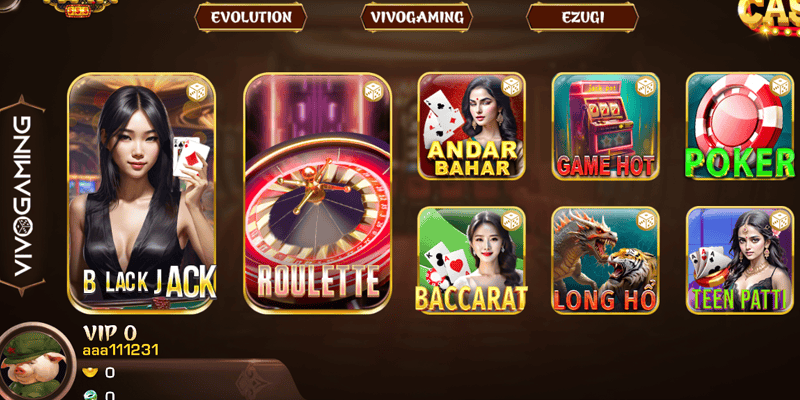Select the Poker game tile
Screen dimensions: 800x400
click(x=740, y=126)
